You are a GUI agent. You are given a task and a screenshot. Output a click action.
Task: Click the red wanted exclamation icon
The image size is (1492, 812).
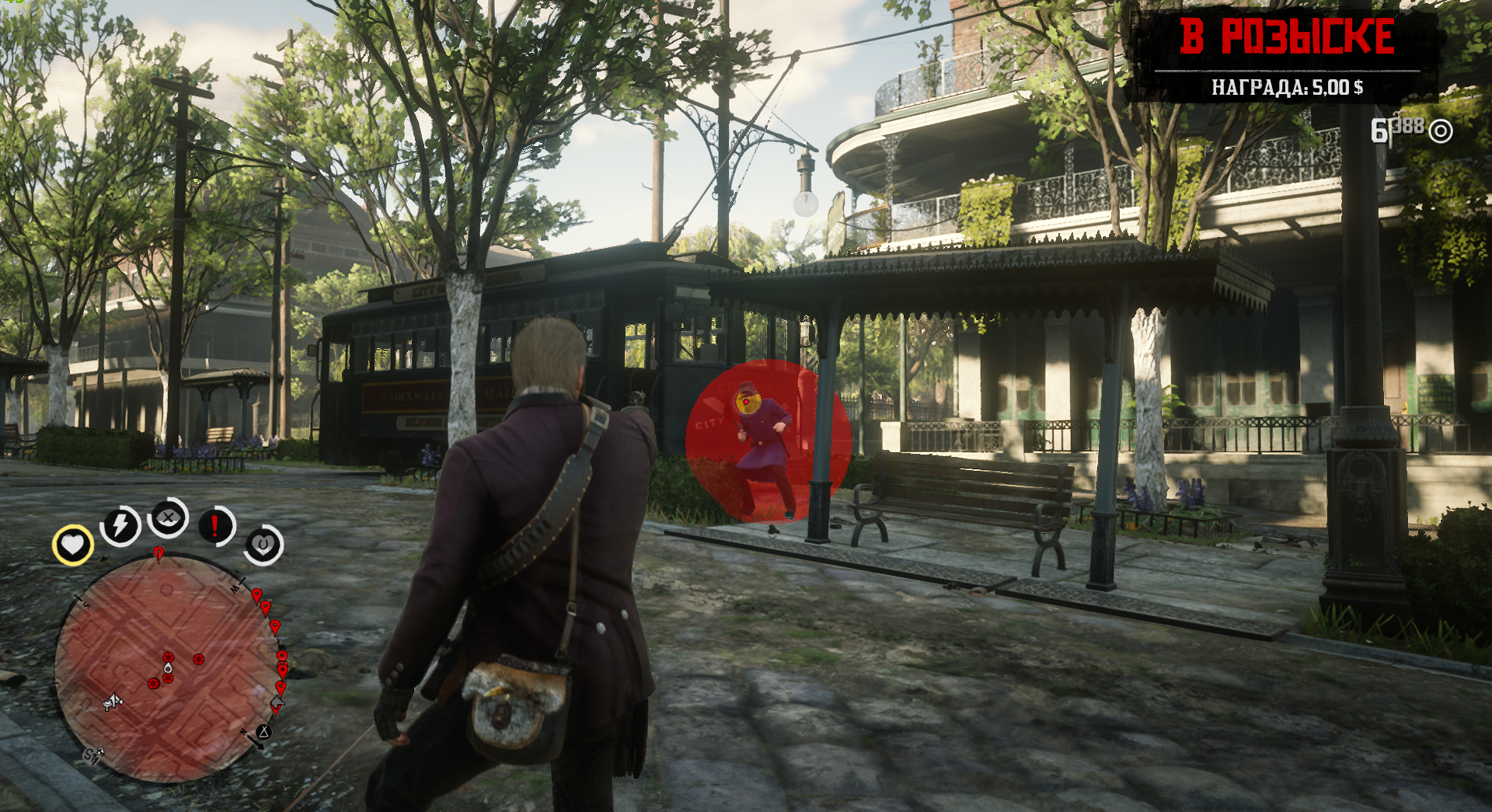(214, 524)
